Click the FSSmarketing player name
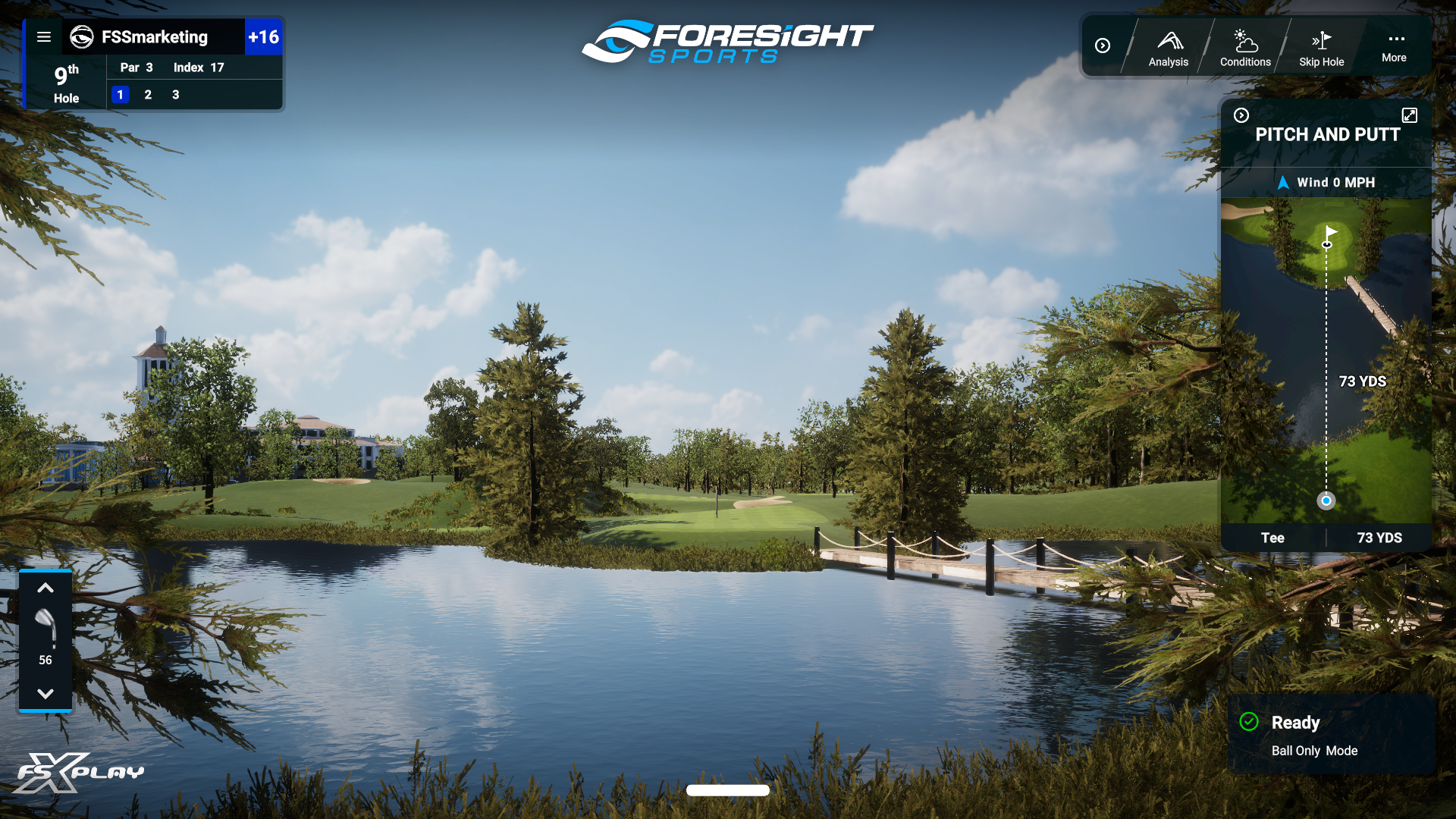 [154, 37]
